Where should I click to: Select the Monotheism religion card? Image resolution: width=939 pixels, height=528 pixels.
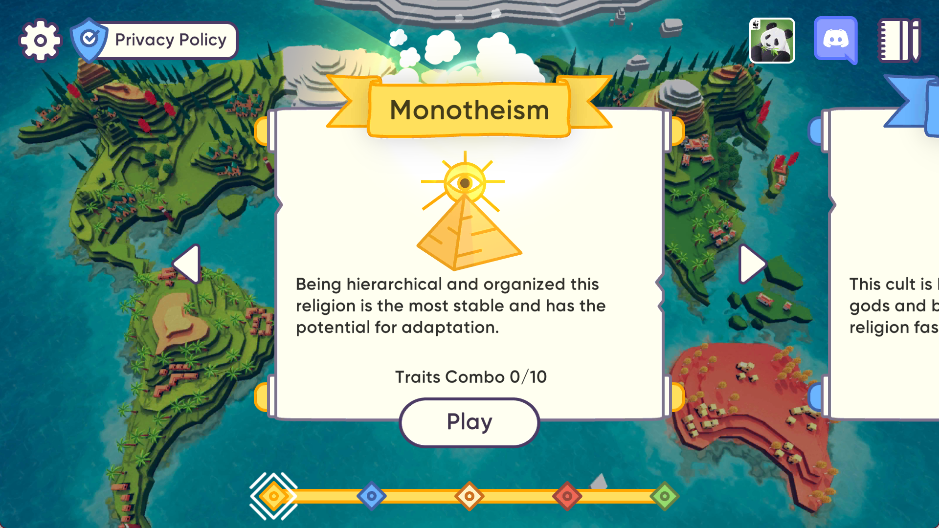(469, 260)
